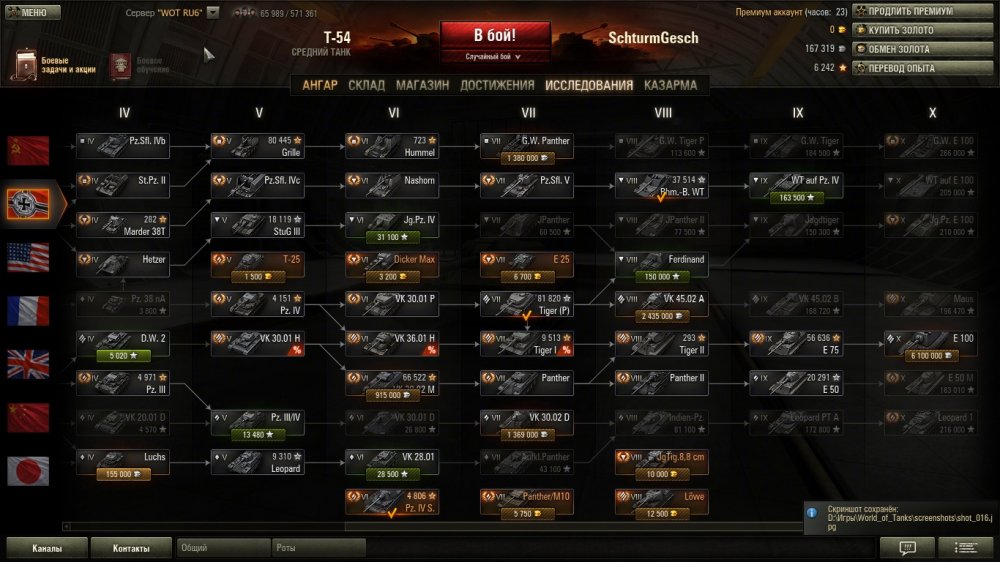Open the Контакты contacts button

point(131,548)
